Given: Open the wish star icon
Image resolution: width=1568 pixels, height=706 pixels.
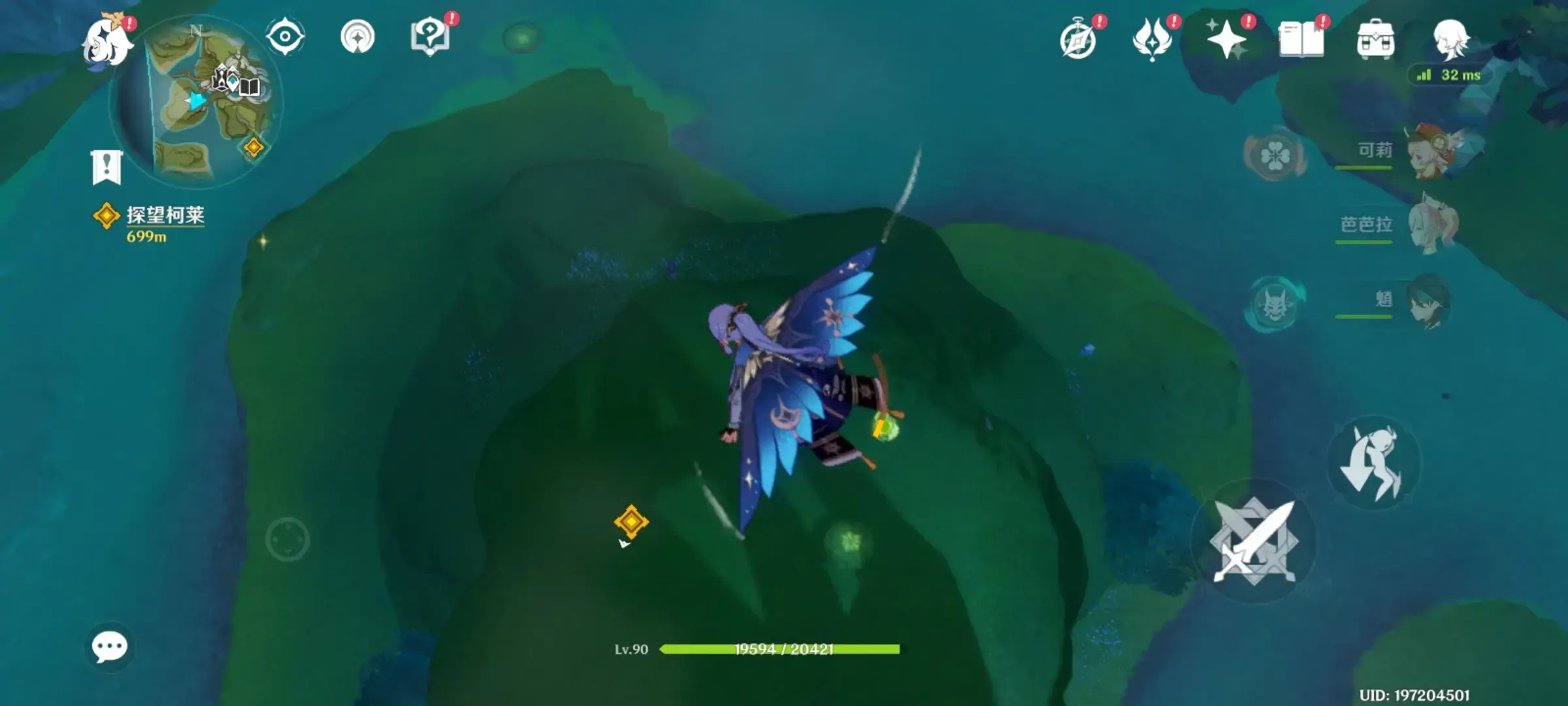Looking at the screenshot, I should [x=1226, y=39].
